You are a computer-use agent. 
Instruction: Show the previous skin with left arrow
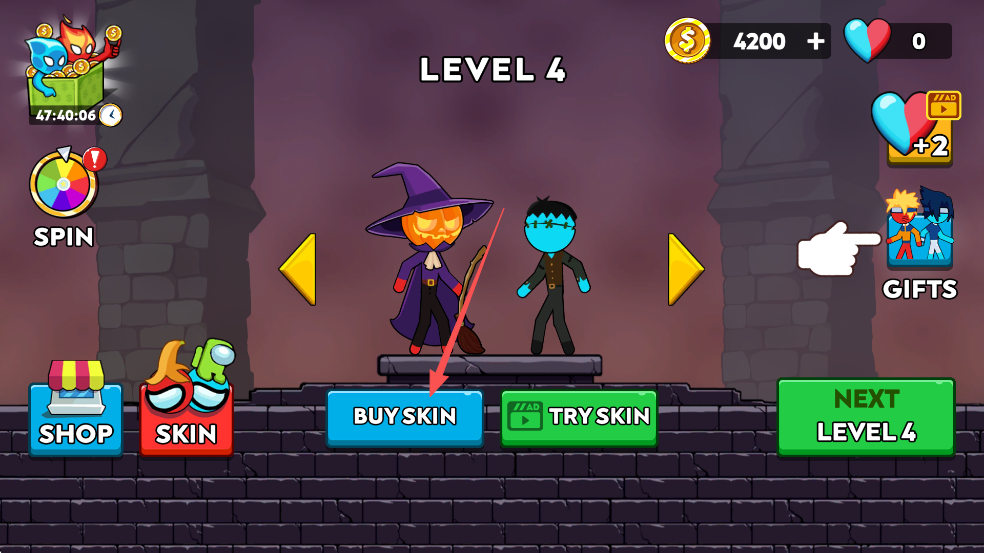298,269
